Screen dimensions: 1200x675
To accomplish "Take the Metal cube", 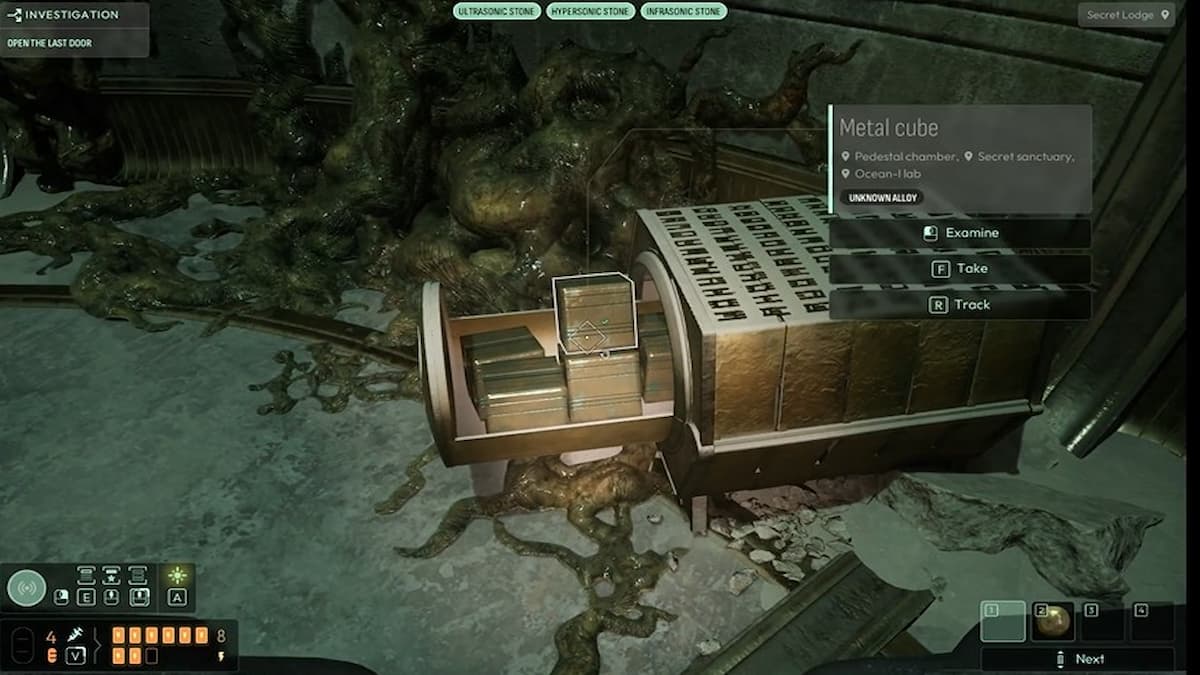I will tap(960, 269).
